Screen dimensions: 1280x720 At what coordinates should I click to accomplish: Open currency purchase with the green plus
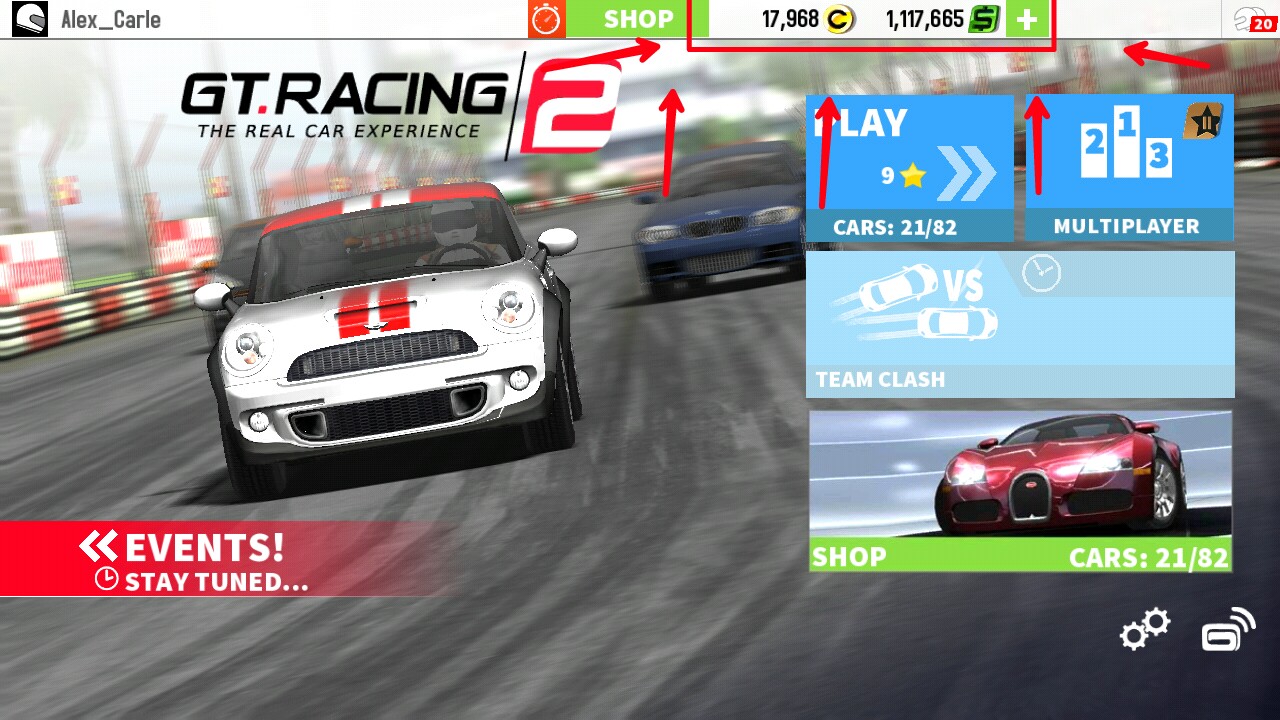coord(1025,17)
